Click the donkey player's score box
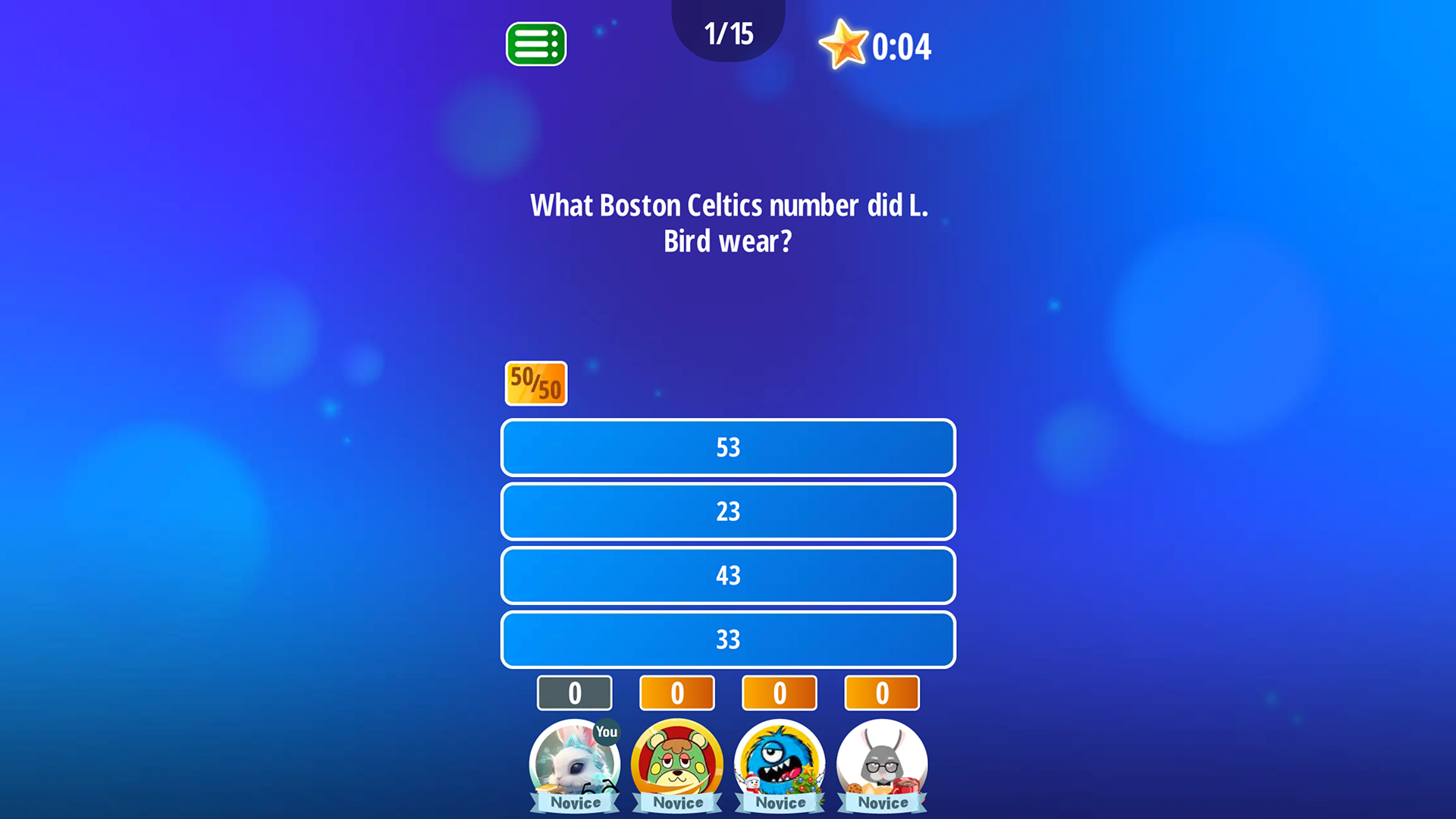This screenshot has height=819, width=1456. click(x=882, y=692)
